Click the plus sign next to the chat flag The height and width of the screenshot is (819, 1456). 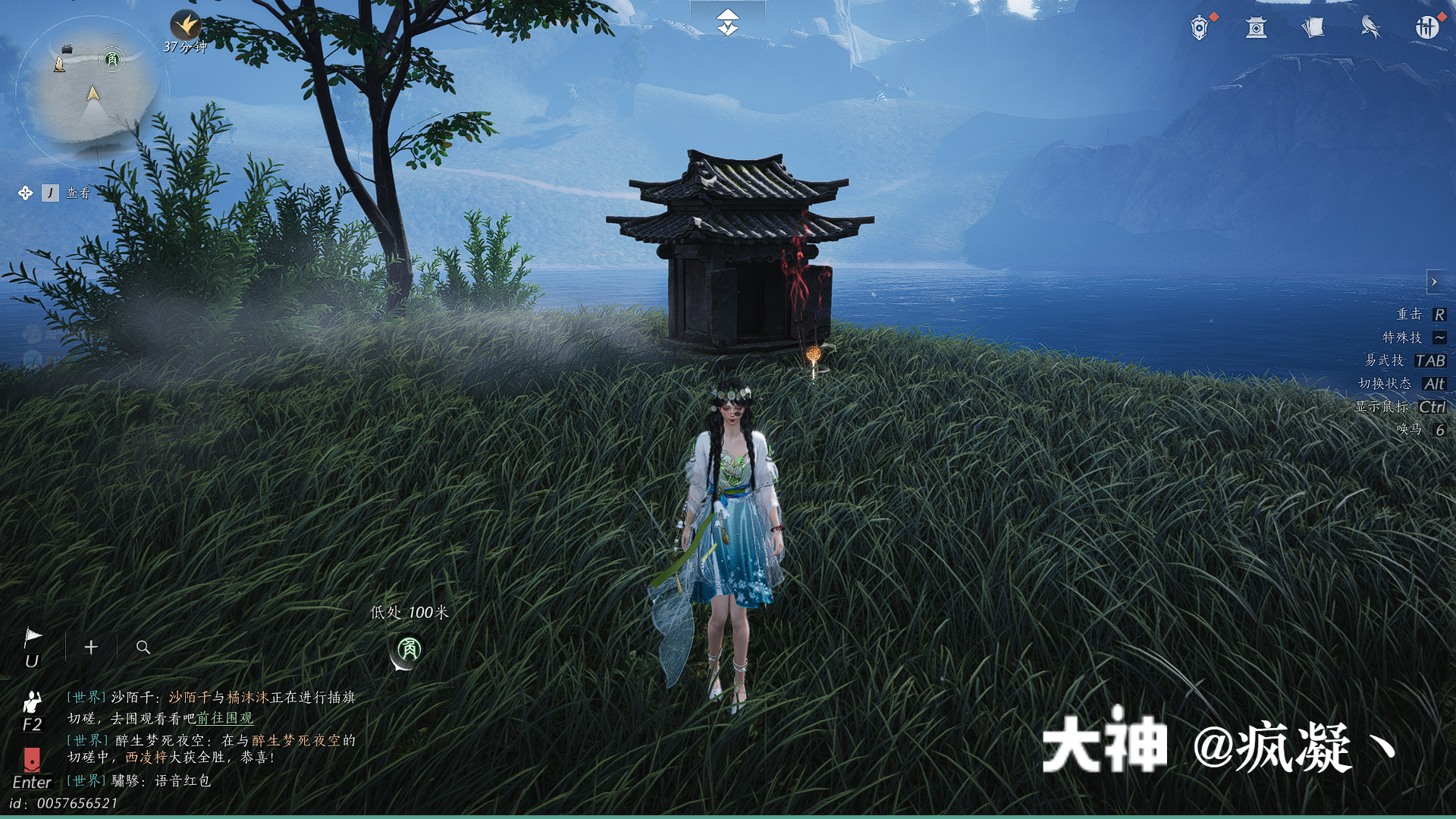91,648
